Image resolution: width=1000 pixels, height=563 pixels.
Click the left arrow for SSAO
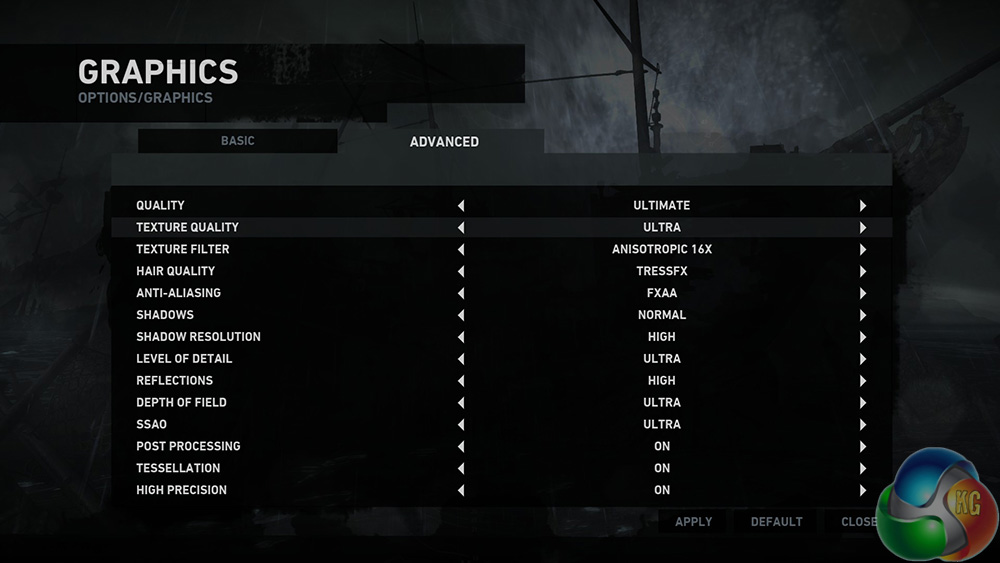pyautogui.click(x=461, y=425)
